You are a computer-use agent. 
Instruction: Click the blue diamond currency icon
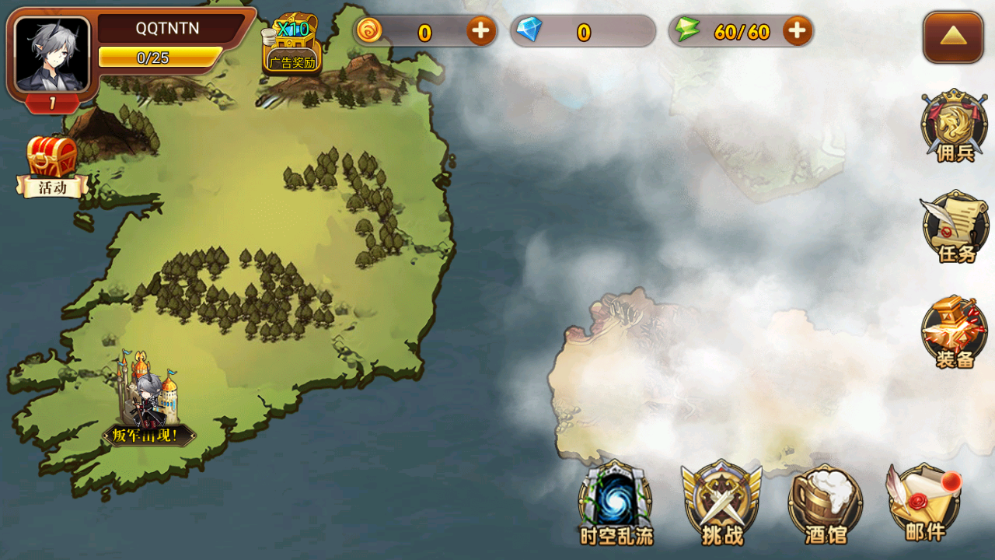pyautogui.click(x=529, y=31)
